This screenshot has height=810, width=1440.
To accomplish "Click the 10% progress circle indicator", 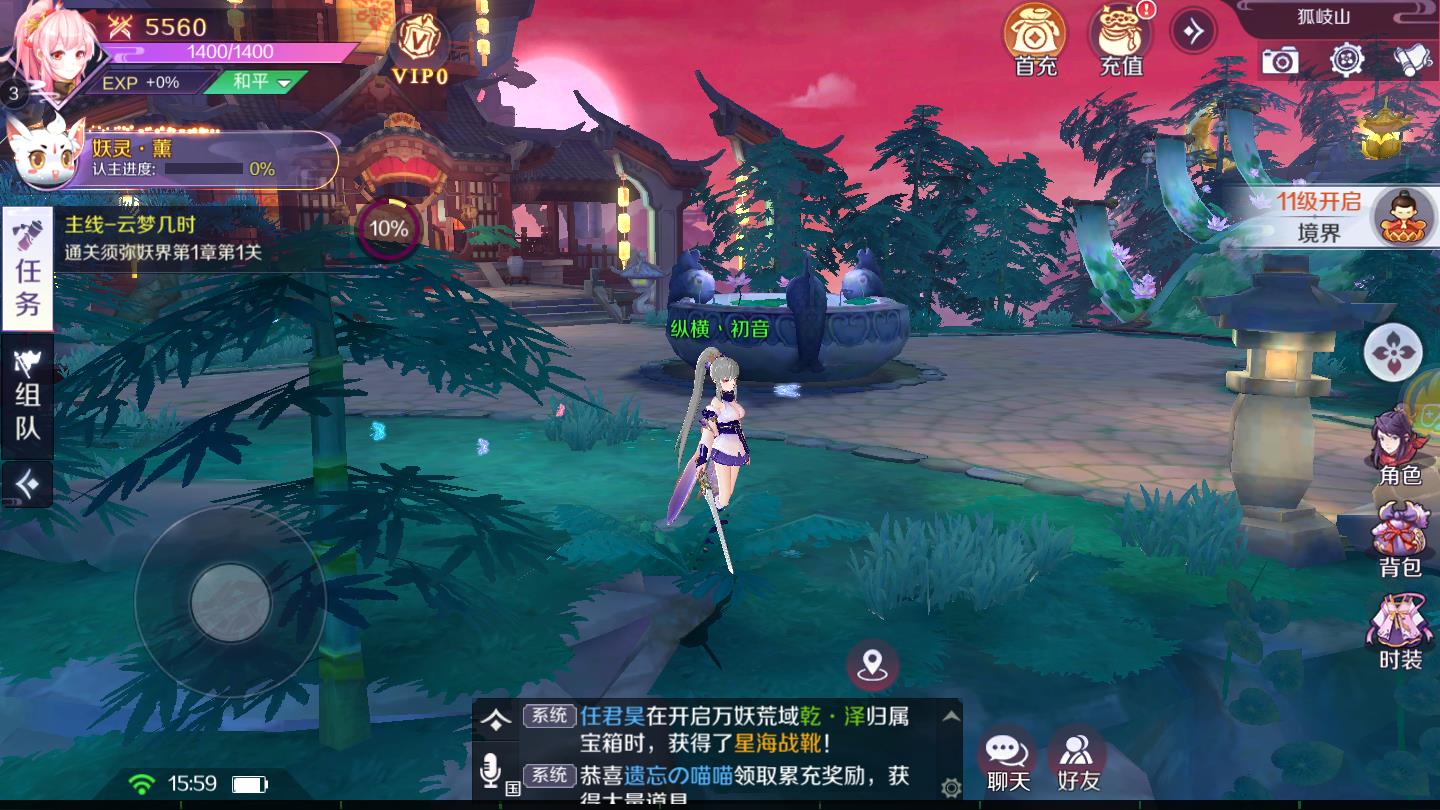I will click(x=386, y=227).
